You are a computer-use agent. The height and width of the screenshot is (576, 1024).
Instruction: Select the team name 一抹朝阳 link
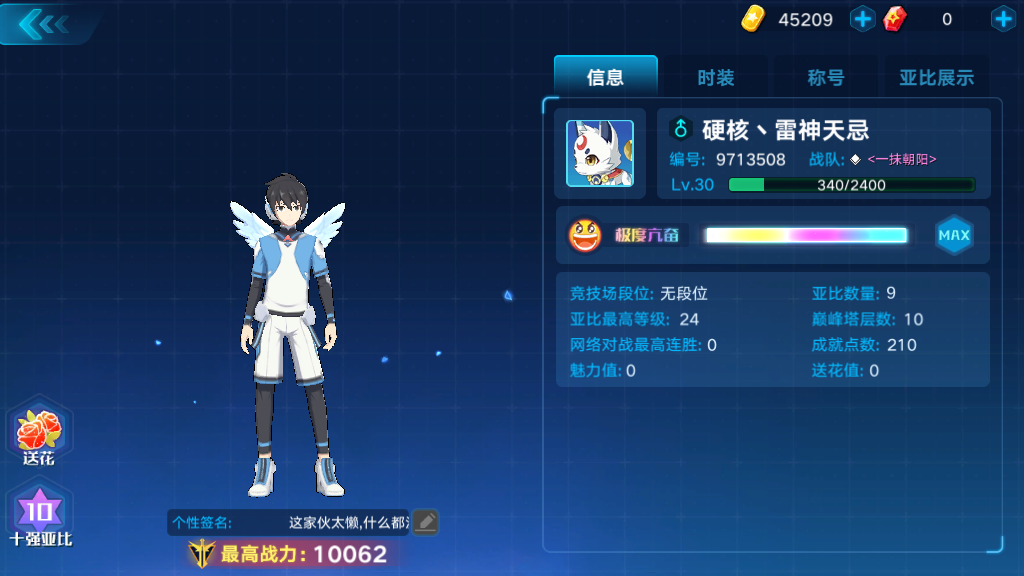(901, 159)
